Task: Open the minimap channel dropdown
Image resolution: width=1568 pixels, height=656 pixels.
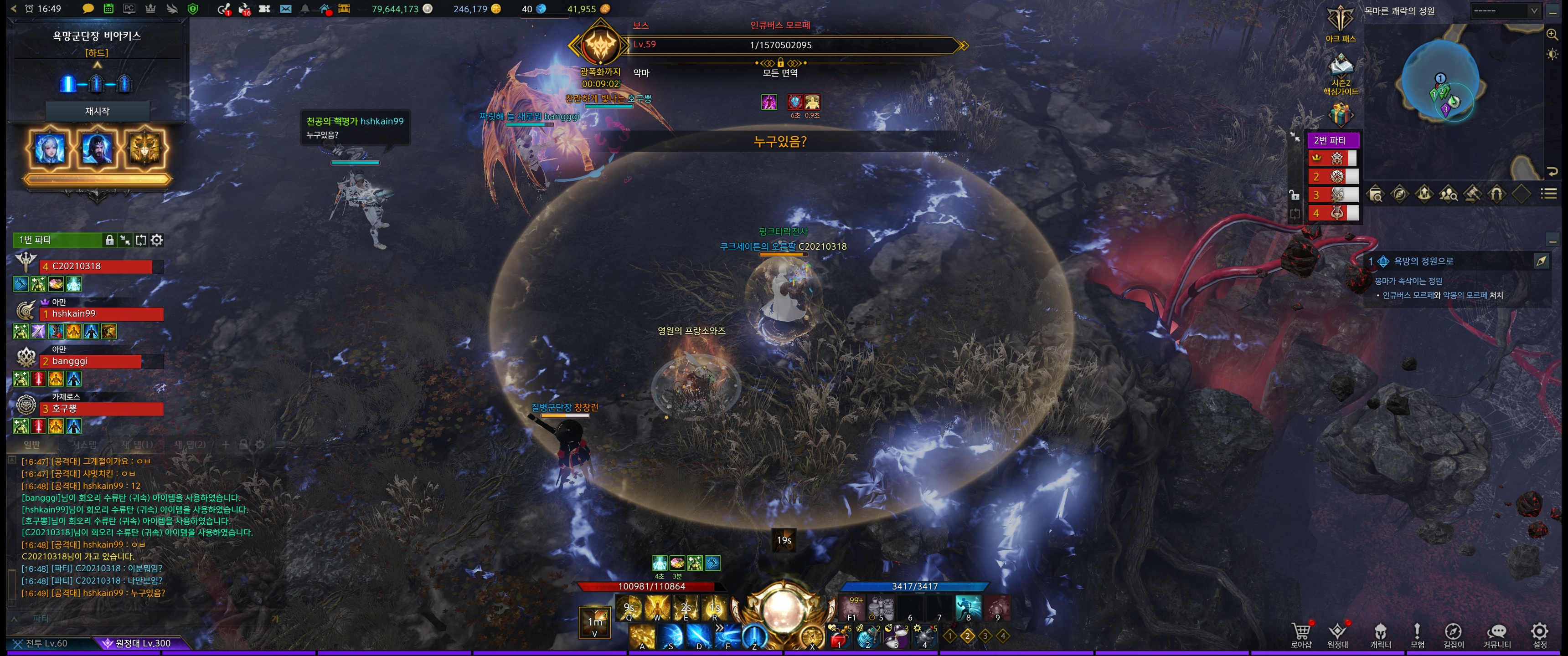Action: (1504, 11)
